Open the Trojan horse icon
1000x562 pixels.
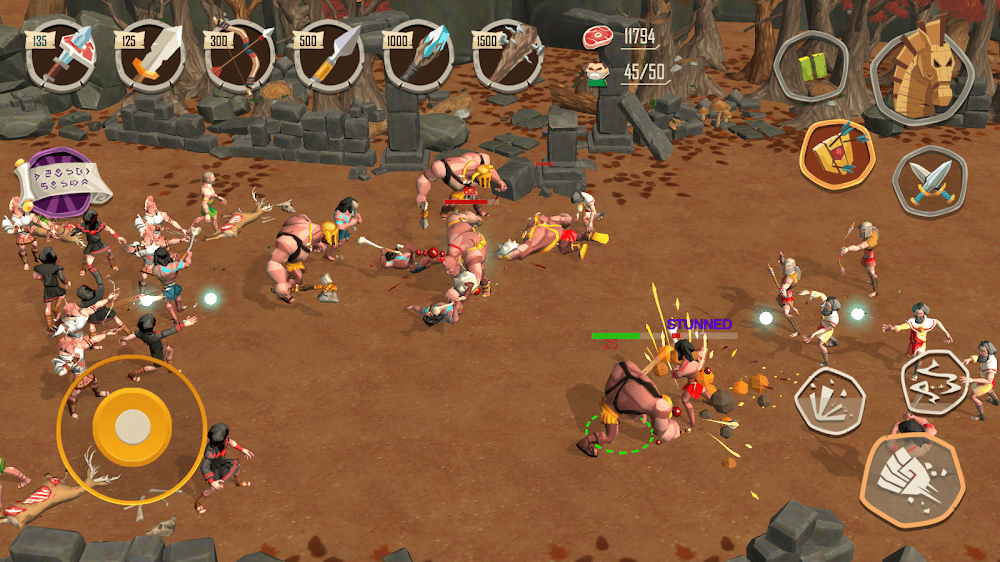point(923,69)
